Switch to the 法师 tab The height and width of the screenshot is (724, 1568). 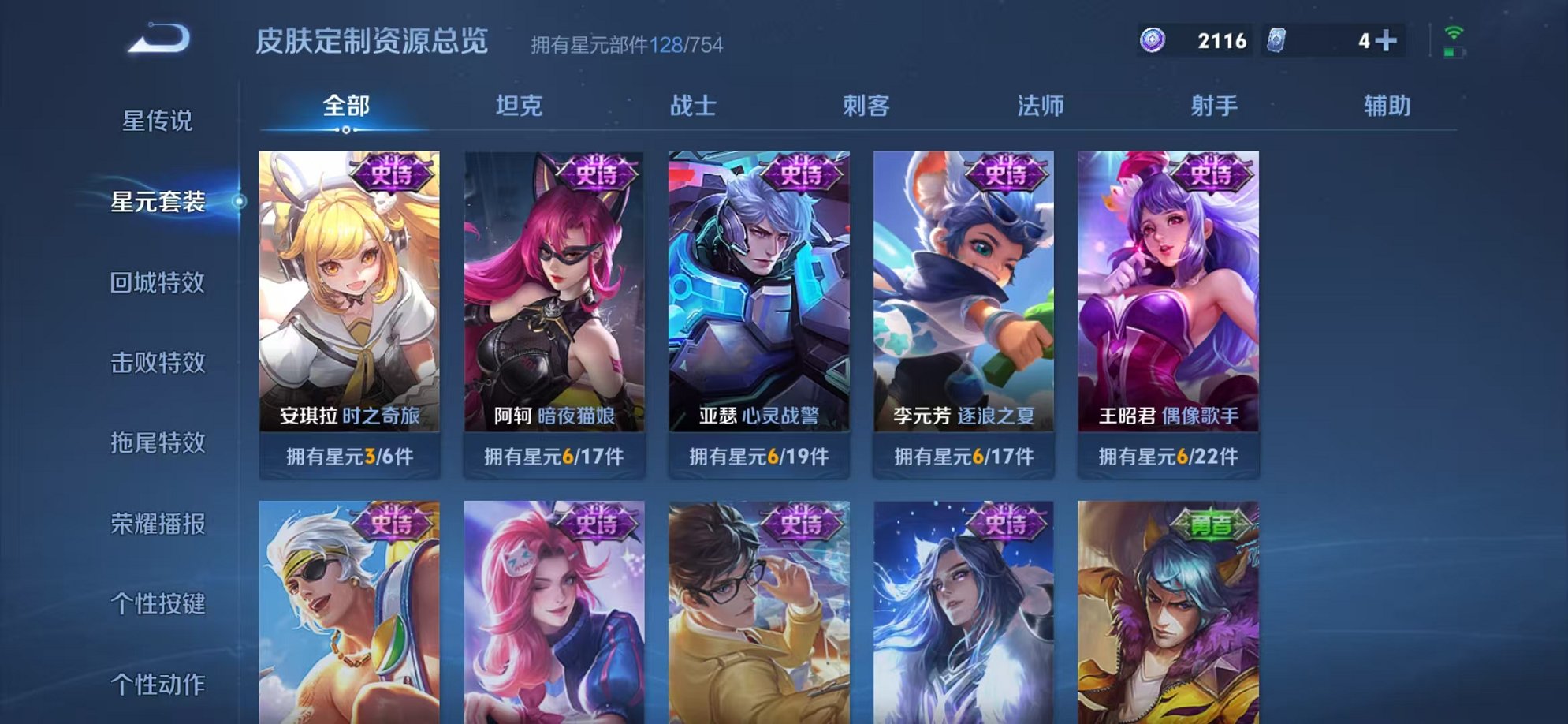pyautogui.click(x=1041, y=105)
